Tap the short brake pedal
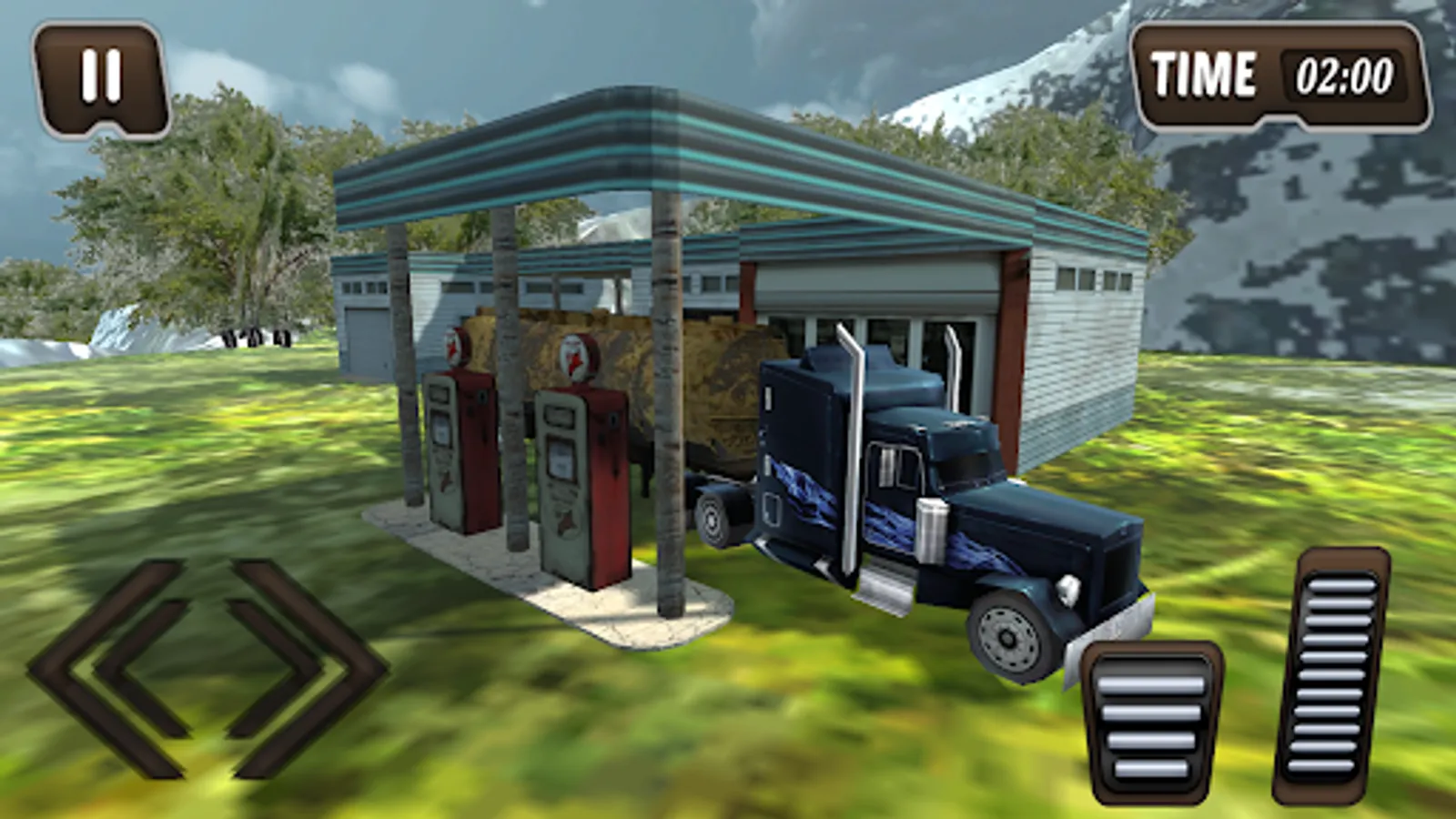The image size is (1456, 819). (1150, 723)
